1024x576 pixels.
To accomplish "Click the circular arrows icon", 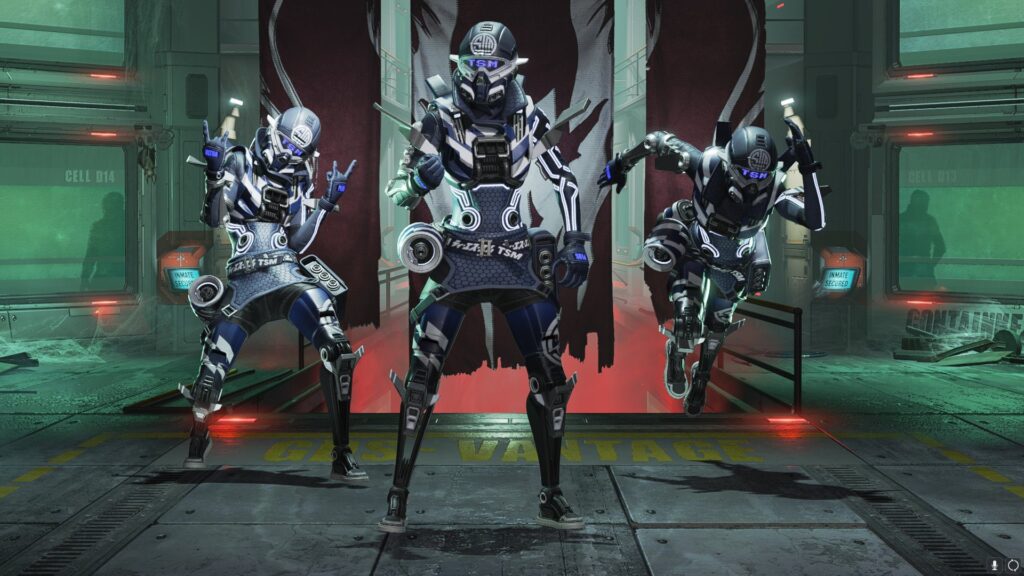I will 1012,565.
